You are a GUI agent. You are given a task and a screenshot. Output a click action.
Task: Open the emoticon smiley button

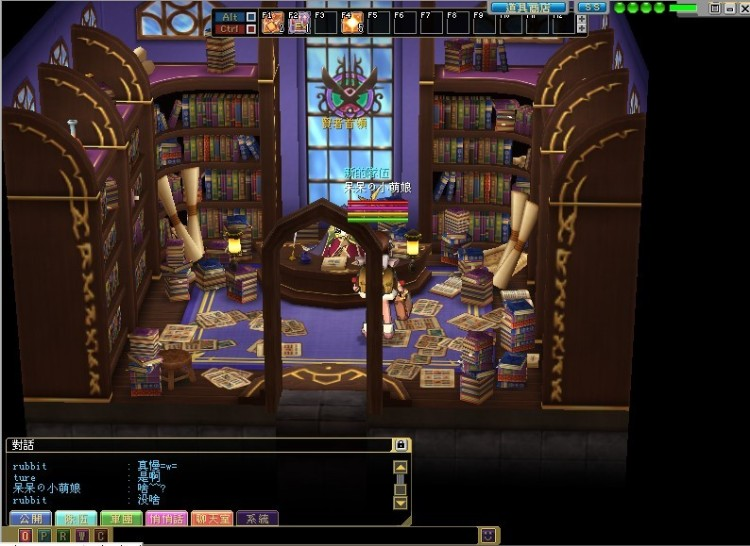click(487, 536)
